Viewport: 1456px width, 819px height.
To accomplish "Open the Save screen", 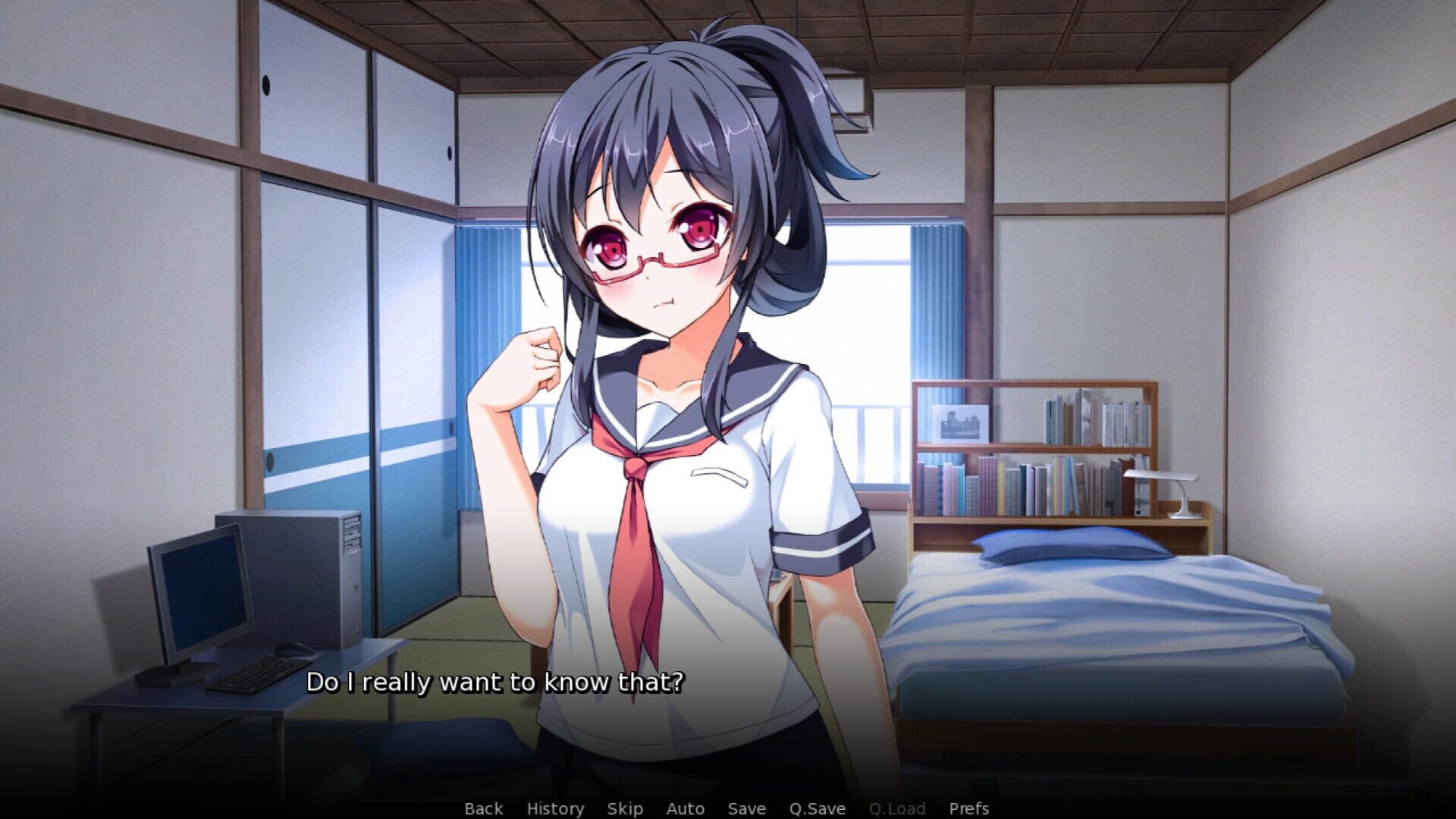I will 746,808.
